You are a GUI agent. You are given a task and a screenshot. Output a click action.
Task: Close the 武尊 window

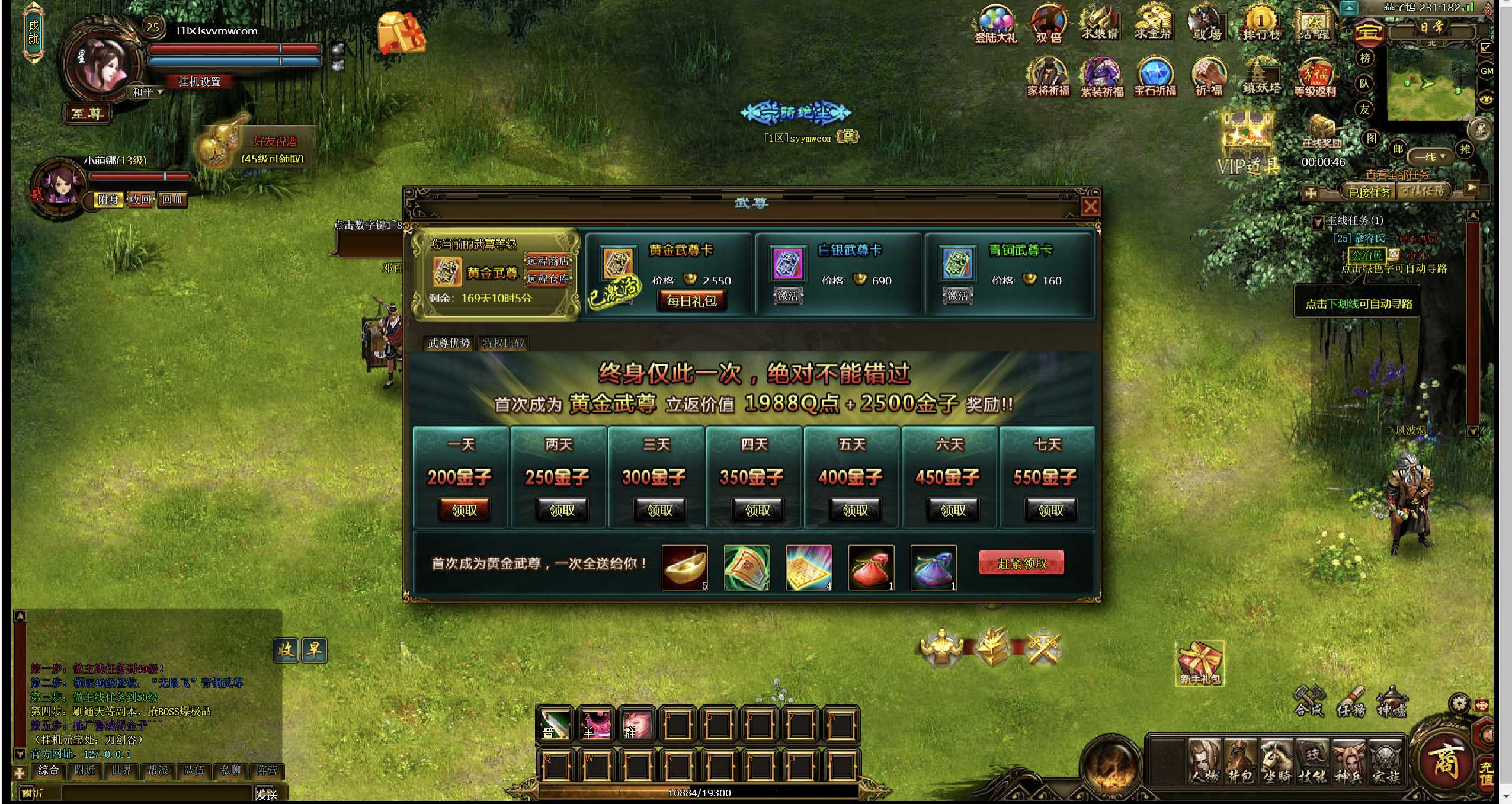[1091, 207]
